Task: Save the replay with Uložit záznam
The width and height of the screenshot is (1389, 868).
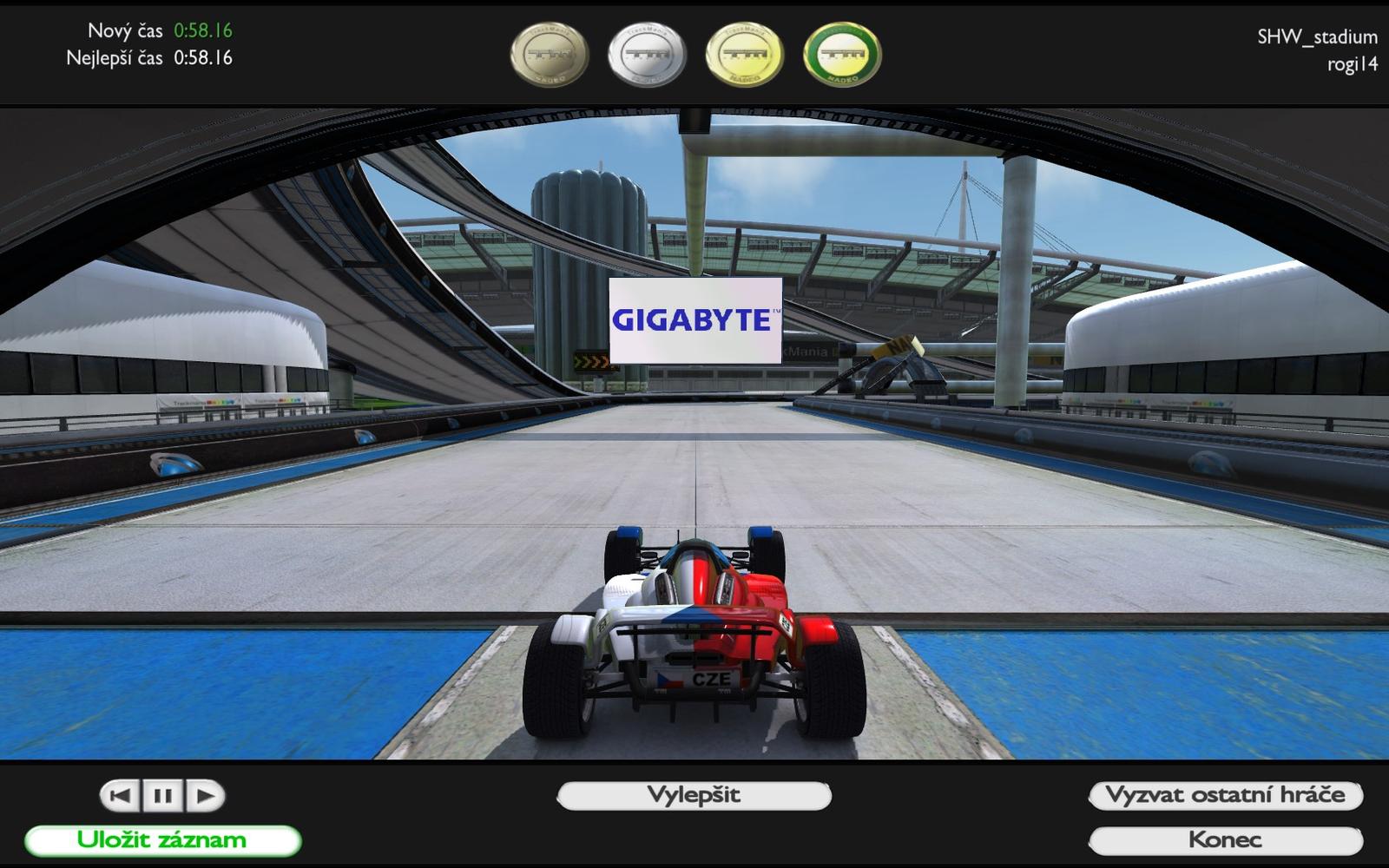Action: (x=162, y=840)
